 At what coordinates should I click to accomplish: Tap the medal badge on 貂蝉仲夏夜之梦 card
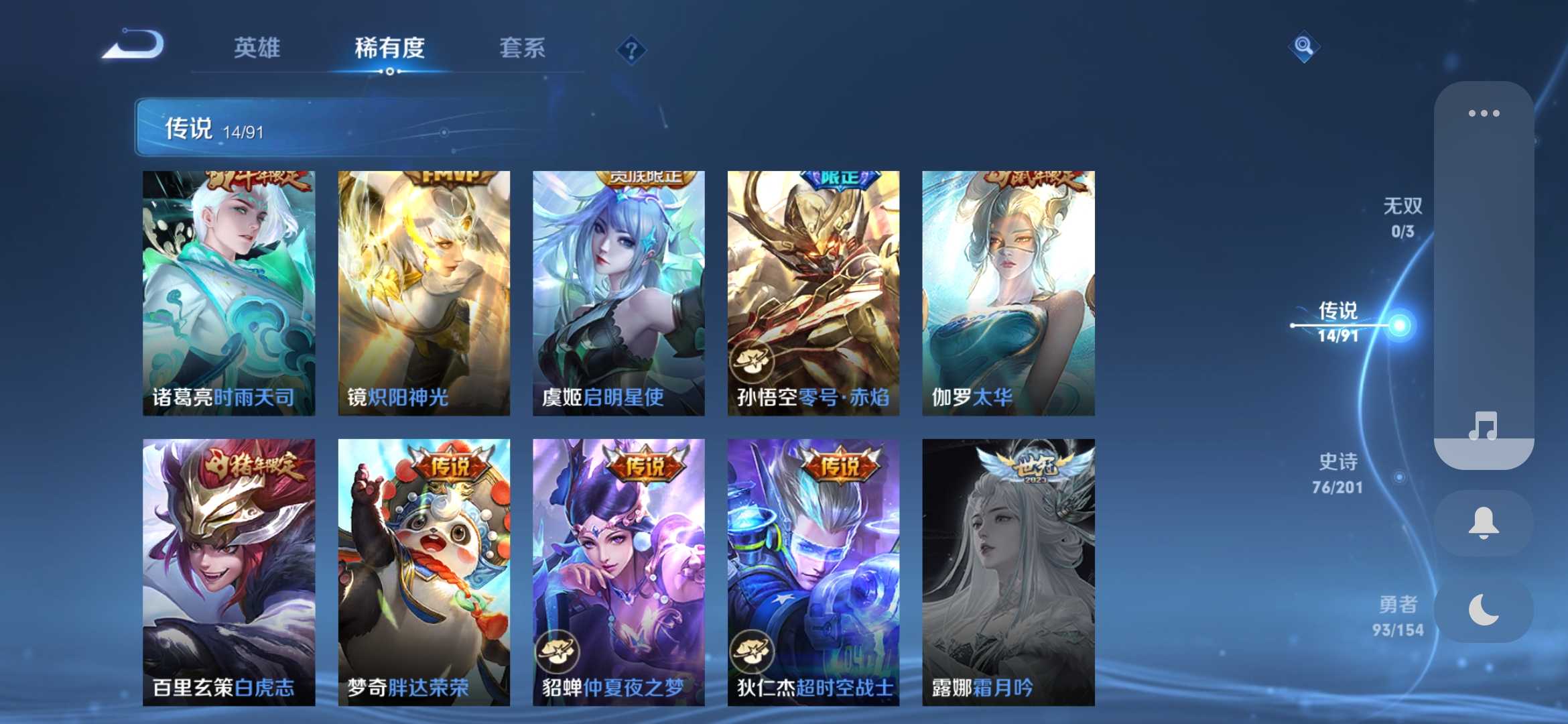click(x=558, y=651)
